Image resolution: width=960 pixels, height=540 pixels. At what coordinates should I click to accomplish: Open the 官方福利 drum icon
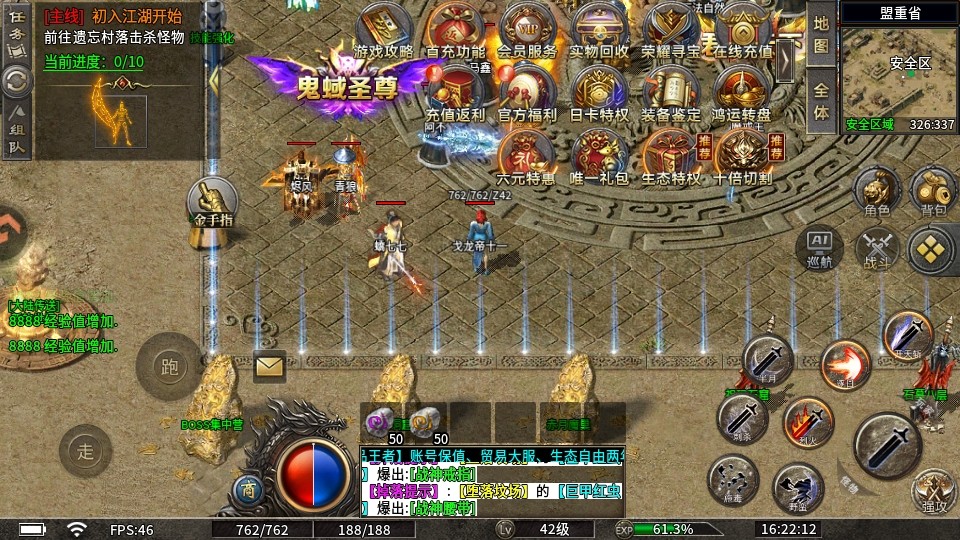click(527, 90)
